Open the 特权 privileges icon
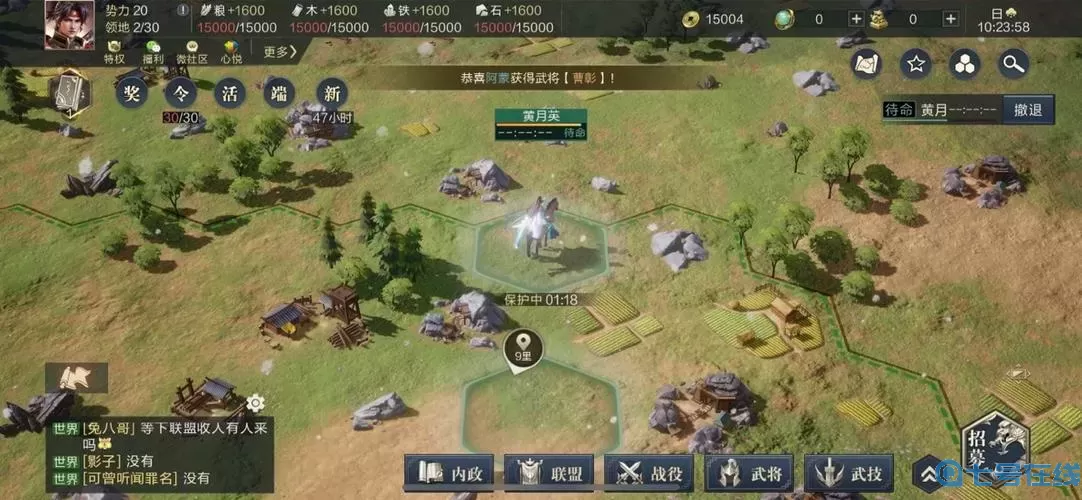 [x=115, y=52]
